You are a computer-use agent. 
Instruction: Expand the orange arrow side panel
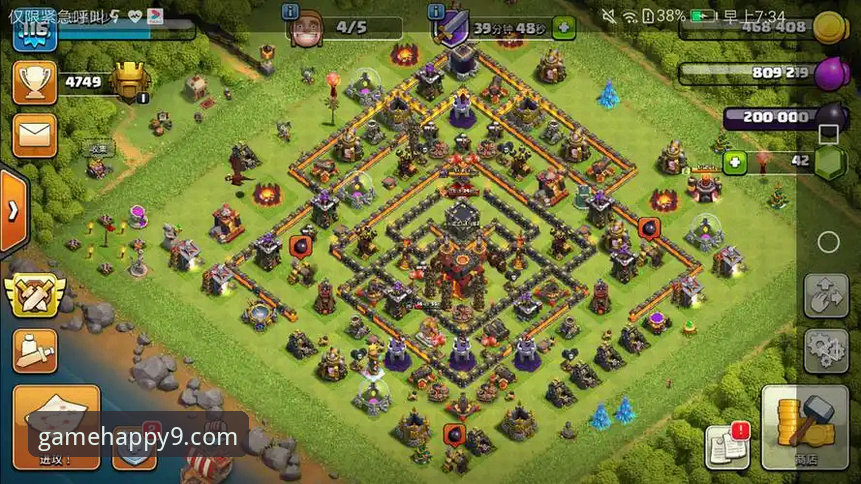coord(13,211)
